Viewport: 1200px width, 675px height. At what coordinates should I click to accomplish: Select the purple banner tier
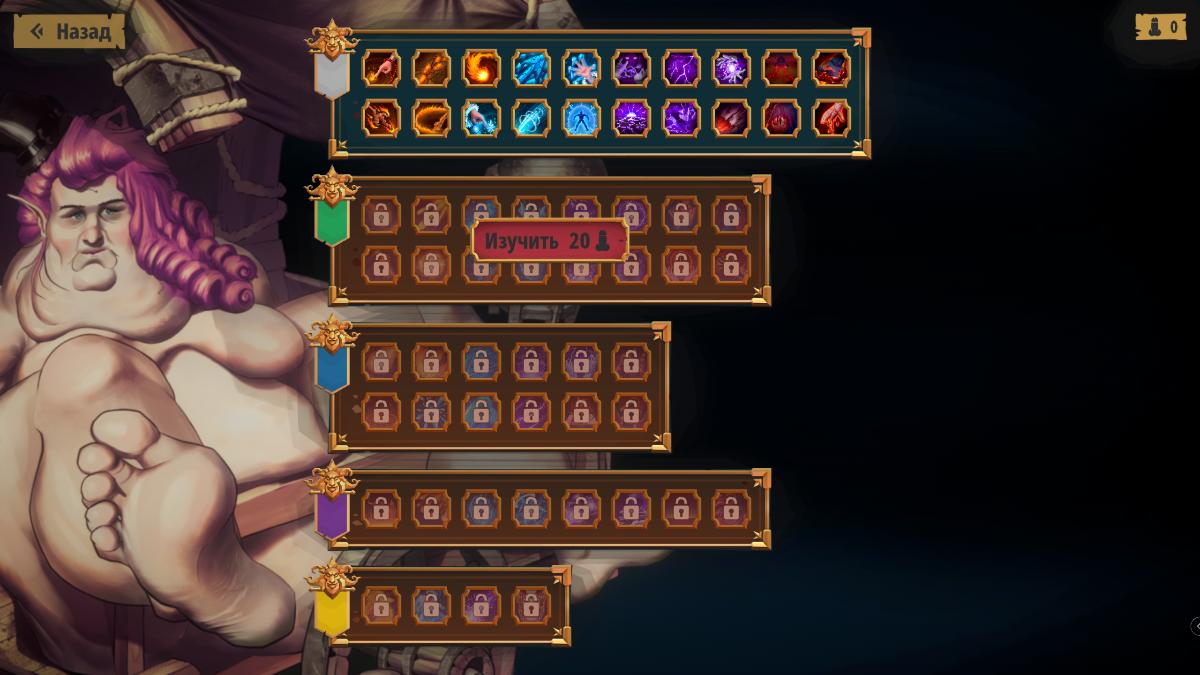click(331, 515)
